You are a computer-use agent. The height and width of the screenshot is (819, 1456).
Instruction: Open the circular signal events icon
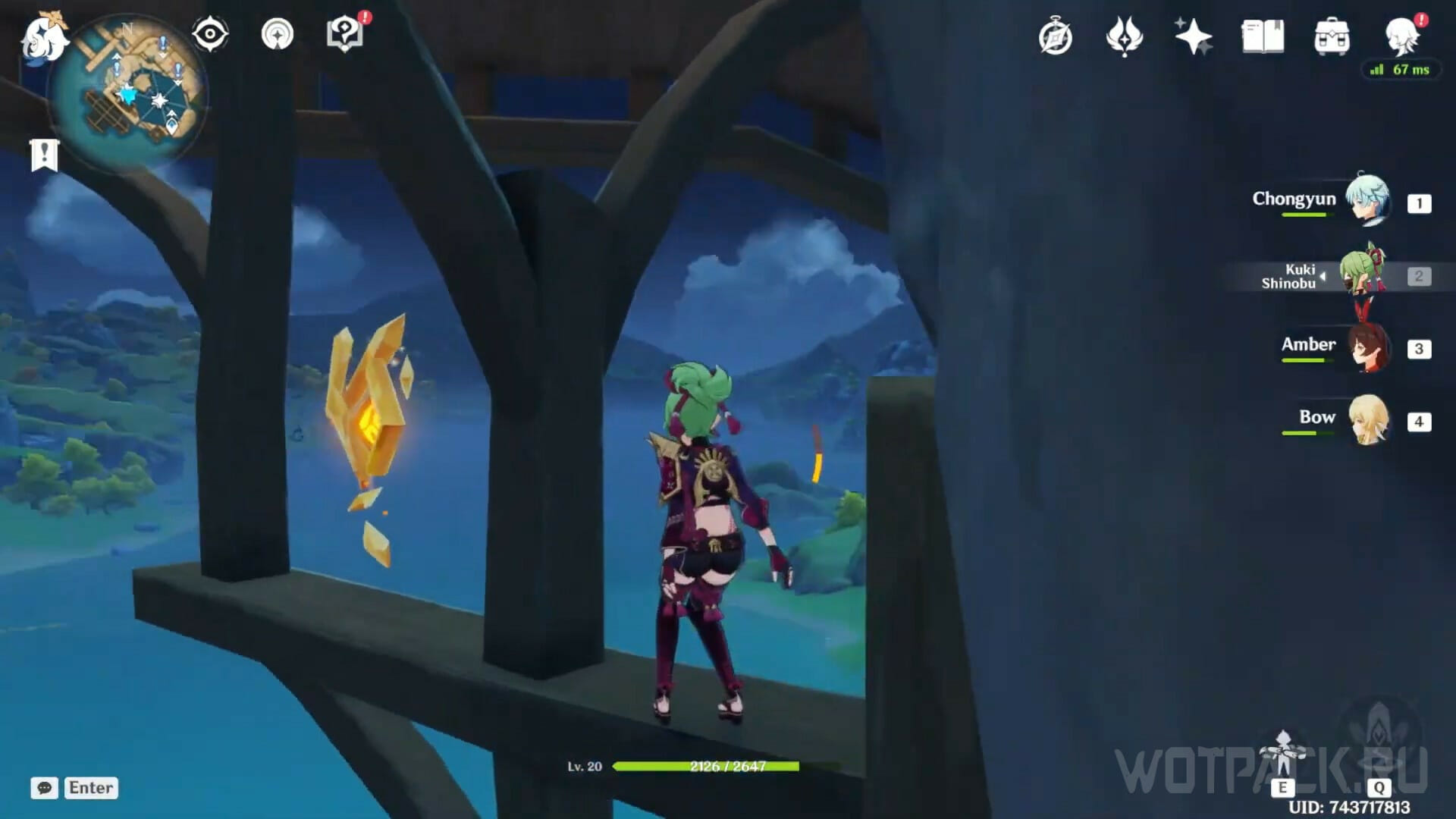278,34
